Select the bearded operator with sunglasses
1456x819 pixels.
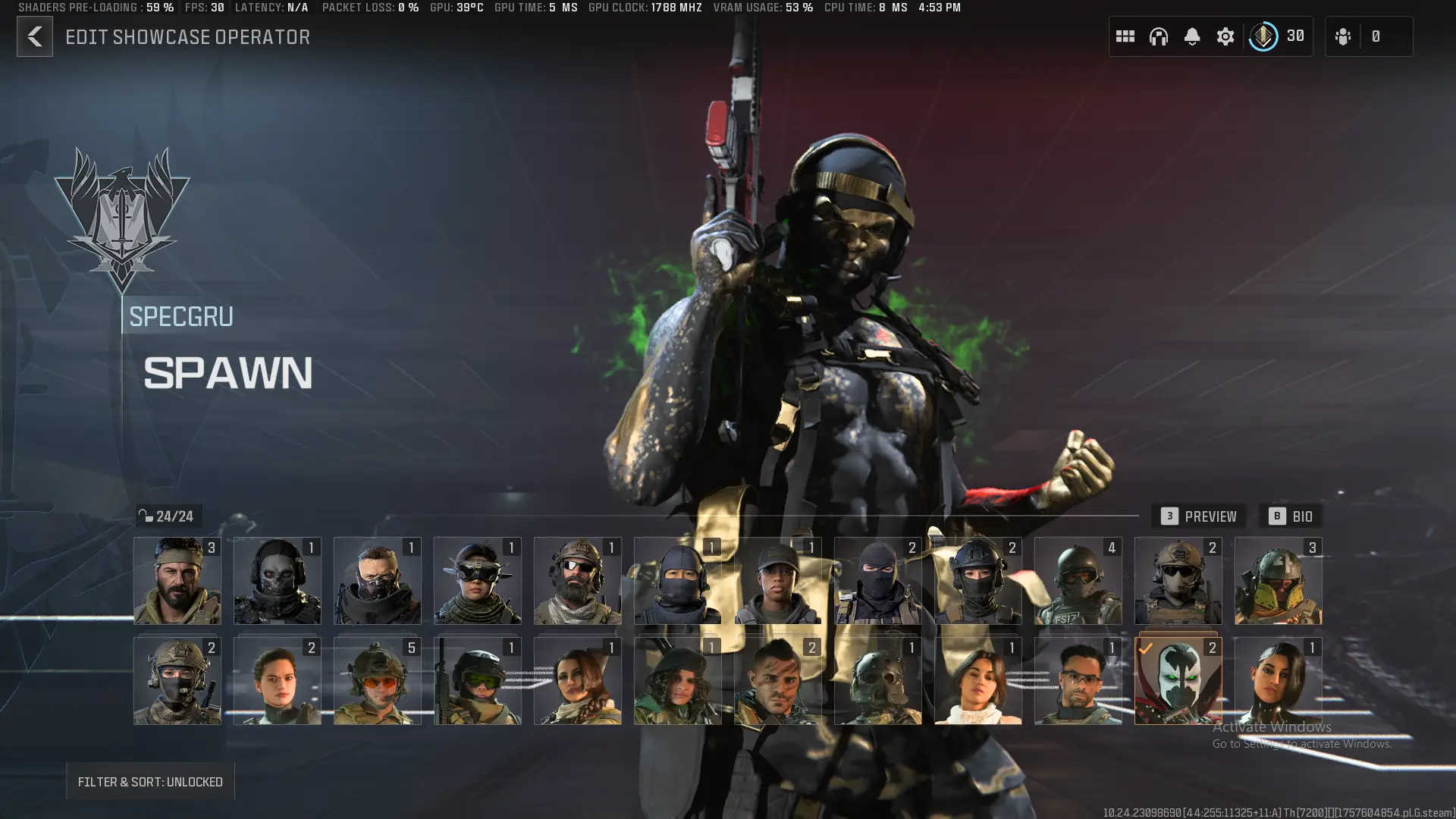(577, 581)
